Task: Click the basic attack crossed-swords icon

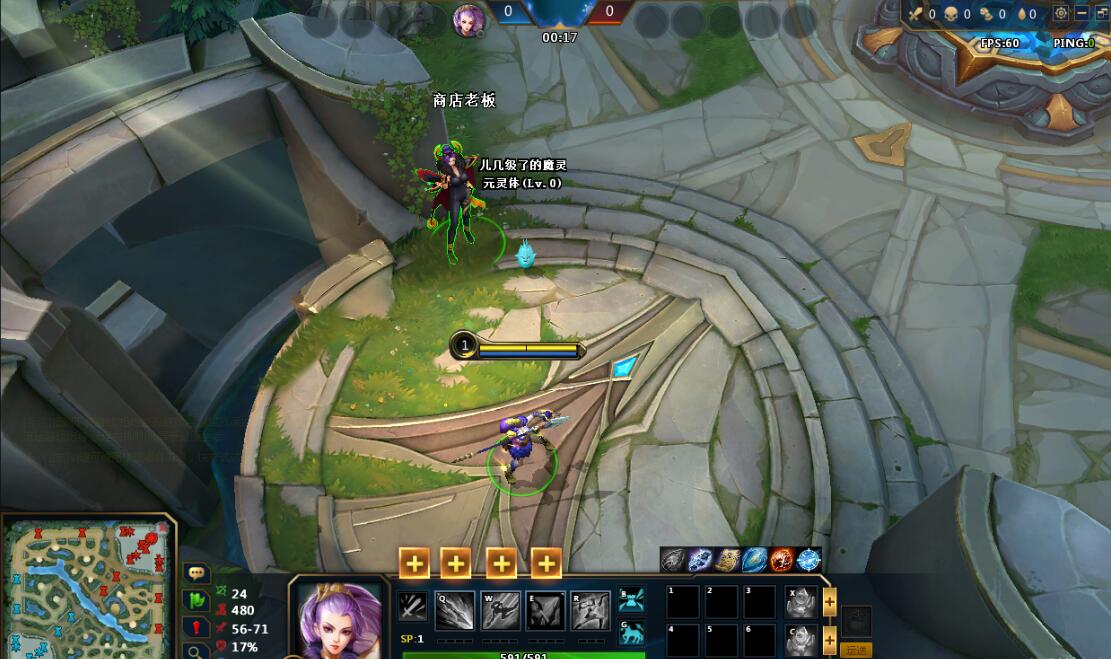Action: coord(412,607)
